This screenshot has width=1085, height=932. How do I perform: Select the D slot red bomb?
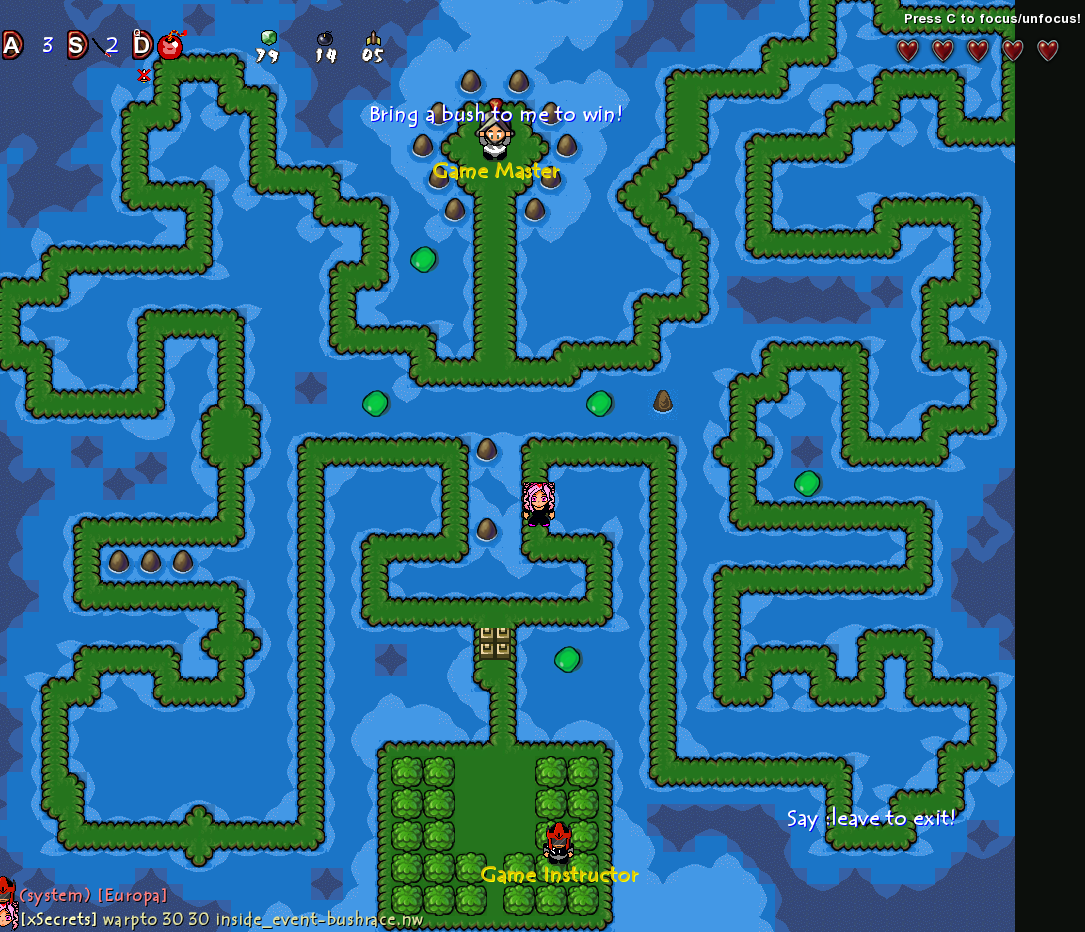[170, 45]
